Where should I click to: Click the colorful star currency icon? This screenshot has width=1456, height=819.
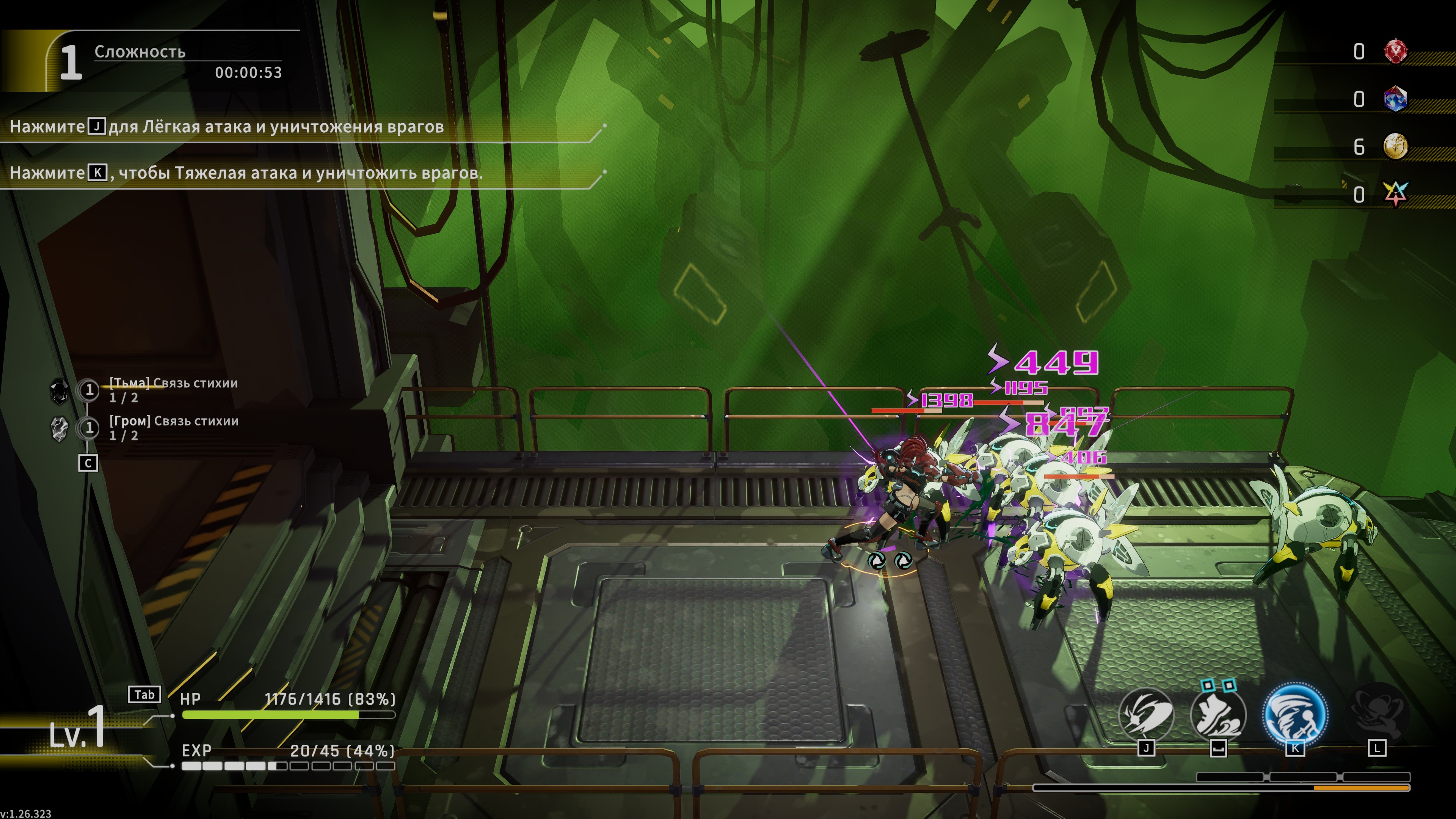point(1395,195)
